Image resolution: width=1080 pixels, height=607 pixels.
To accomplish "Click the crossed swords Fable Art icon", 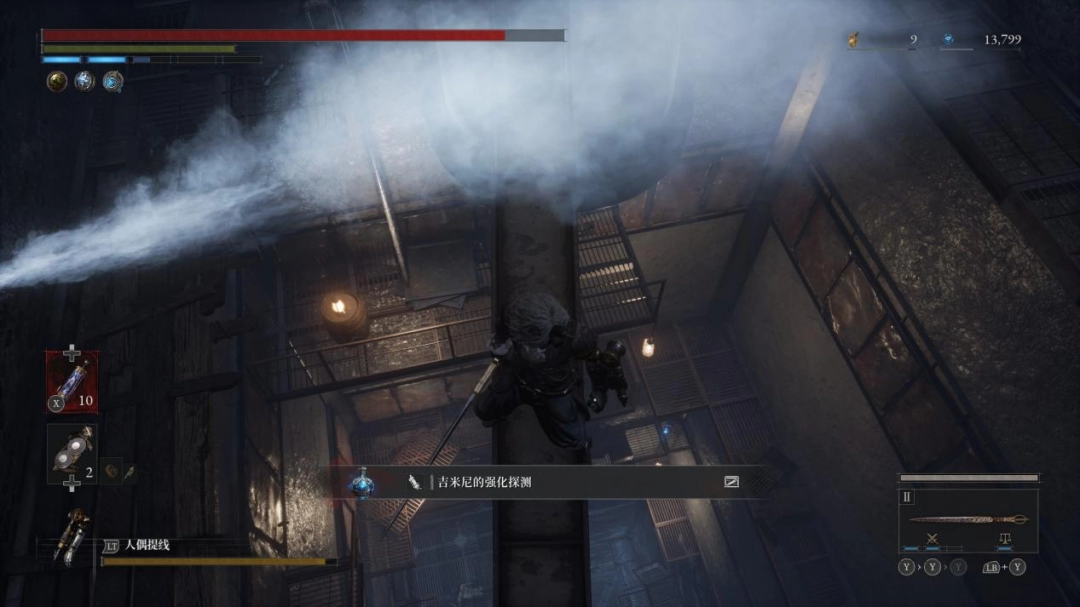I will pos(932,539).
